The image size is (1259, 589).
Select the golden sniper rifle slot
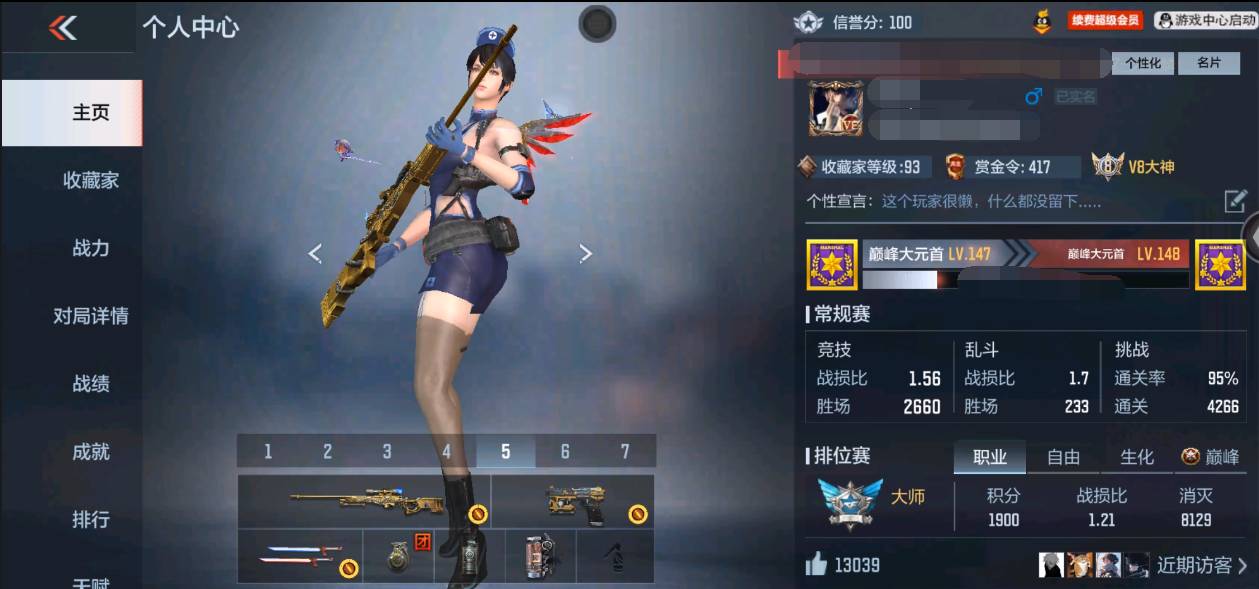click(365, 501)
